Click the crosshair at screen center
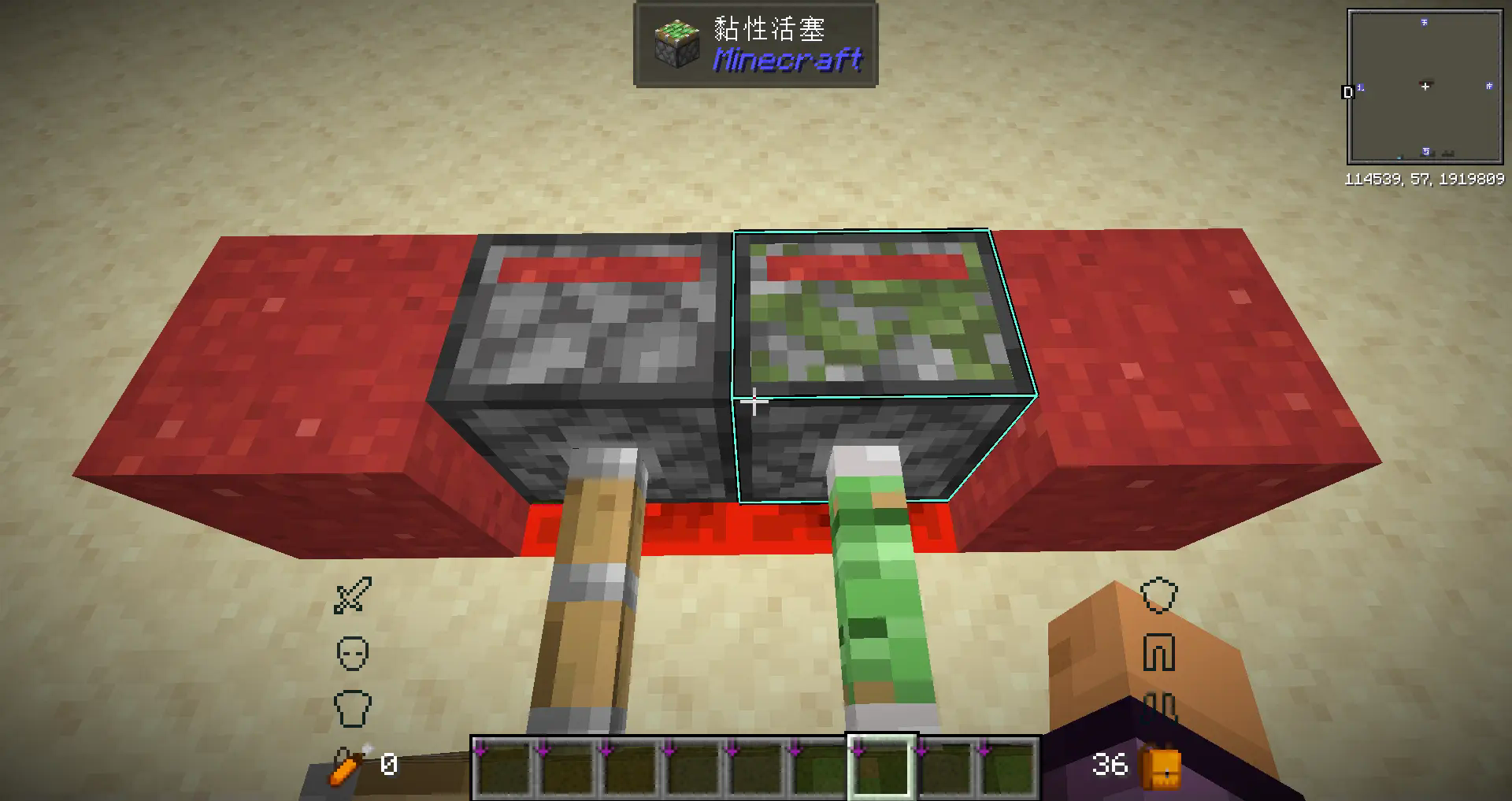The height and width of the screenshot is (801, 1512). [754, 401]
